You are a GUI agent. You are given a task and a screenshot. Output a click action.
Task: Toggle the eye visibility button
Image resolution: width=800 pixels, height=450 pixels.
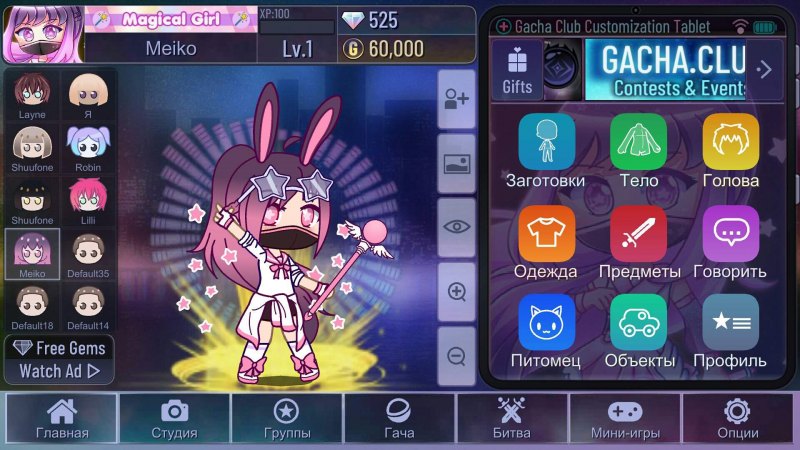point(457,226)
